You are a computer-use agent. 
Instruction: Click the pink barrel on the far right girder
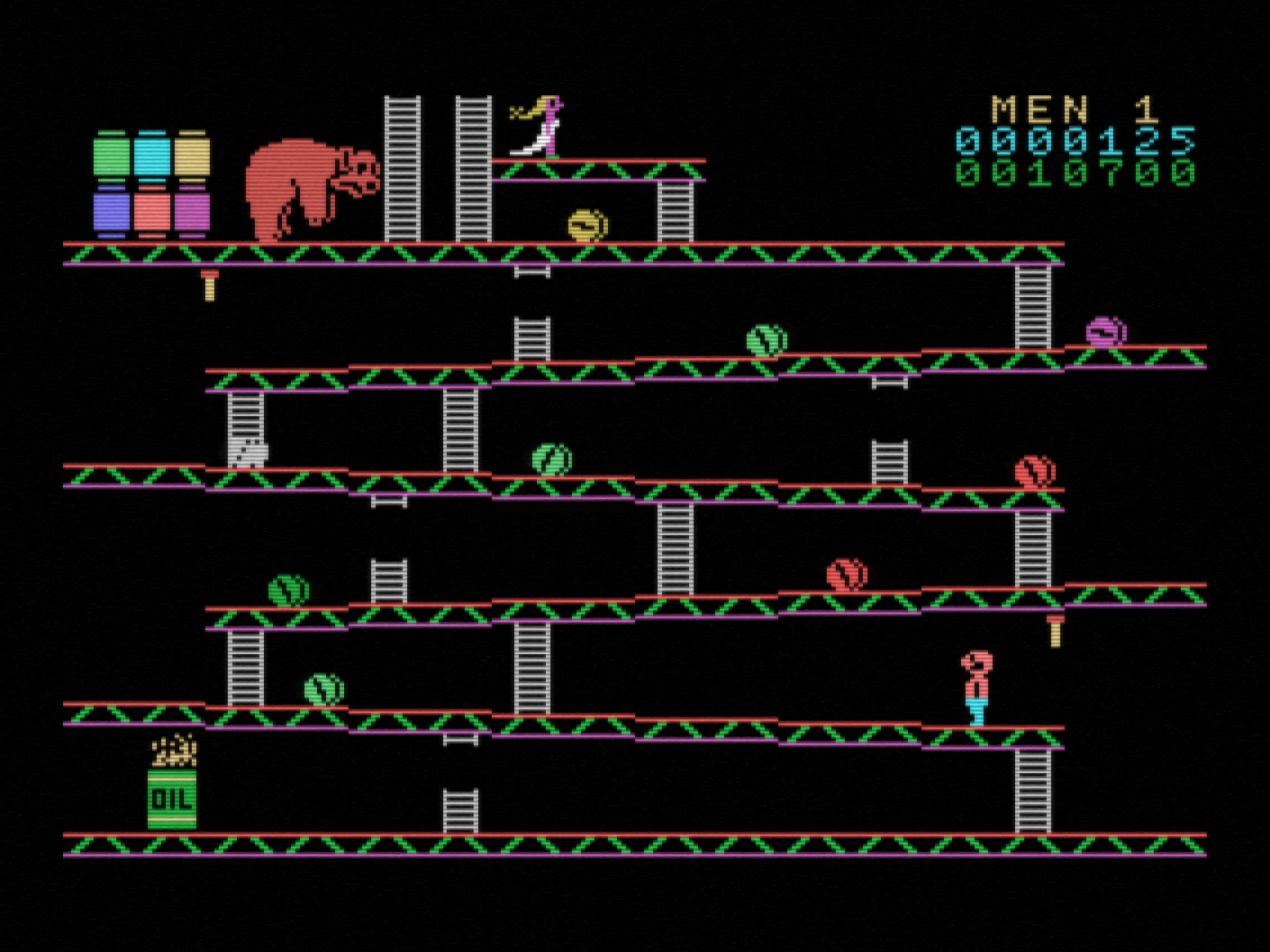point(1108,330)
